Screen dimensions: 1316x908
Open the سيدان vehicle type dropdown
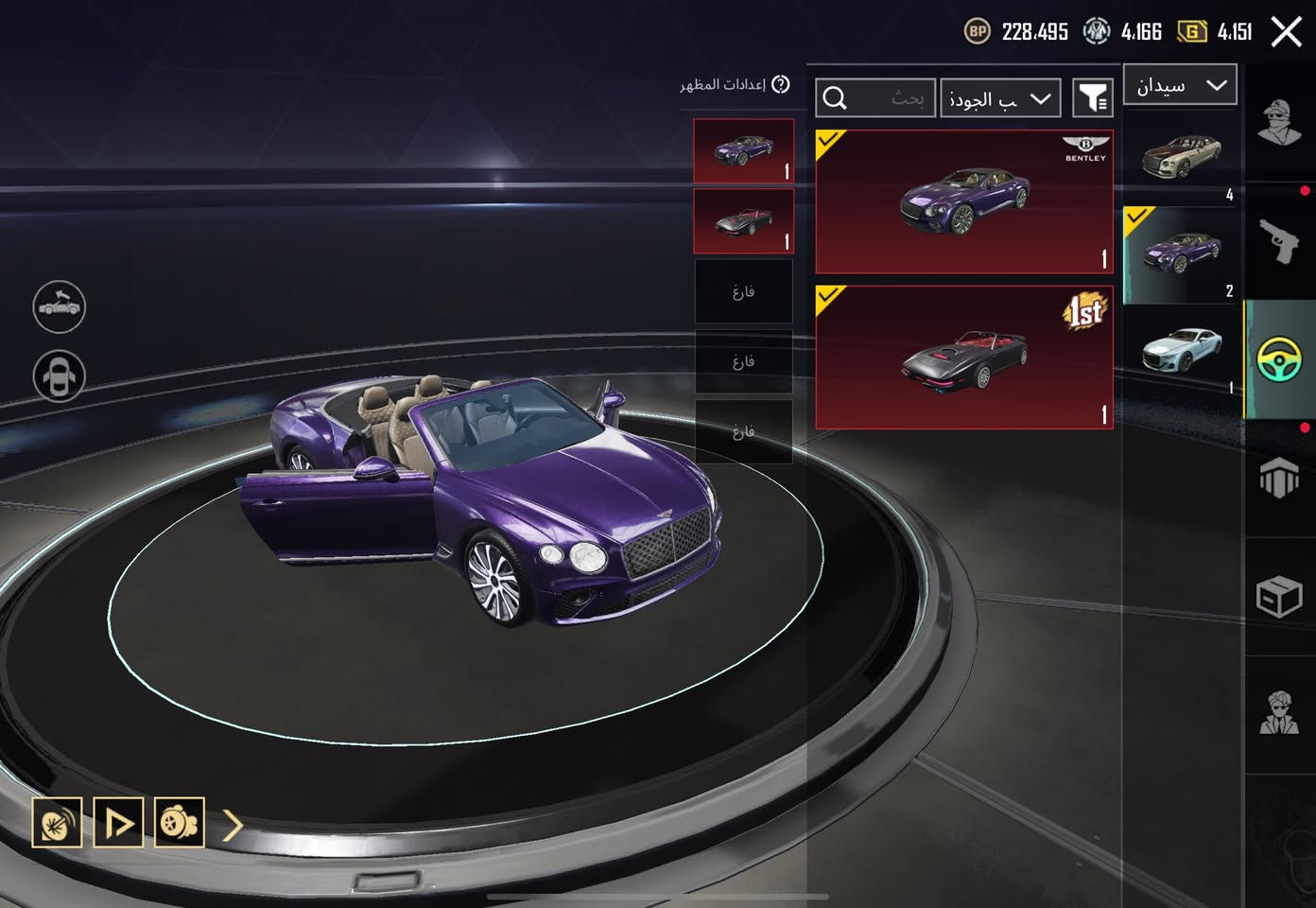pos(1180,85)
